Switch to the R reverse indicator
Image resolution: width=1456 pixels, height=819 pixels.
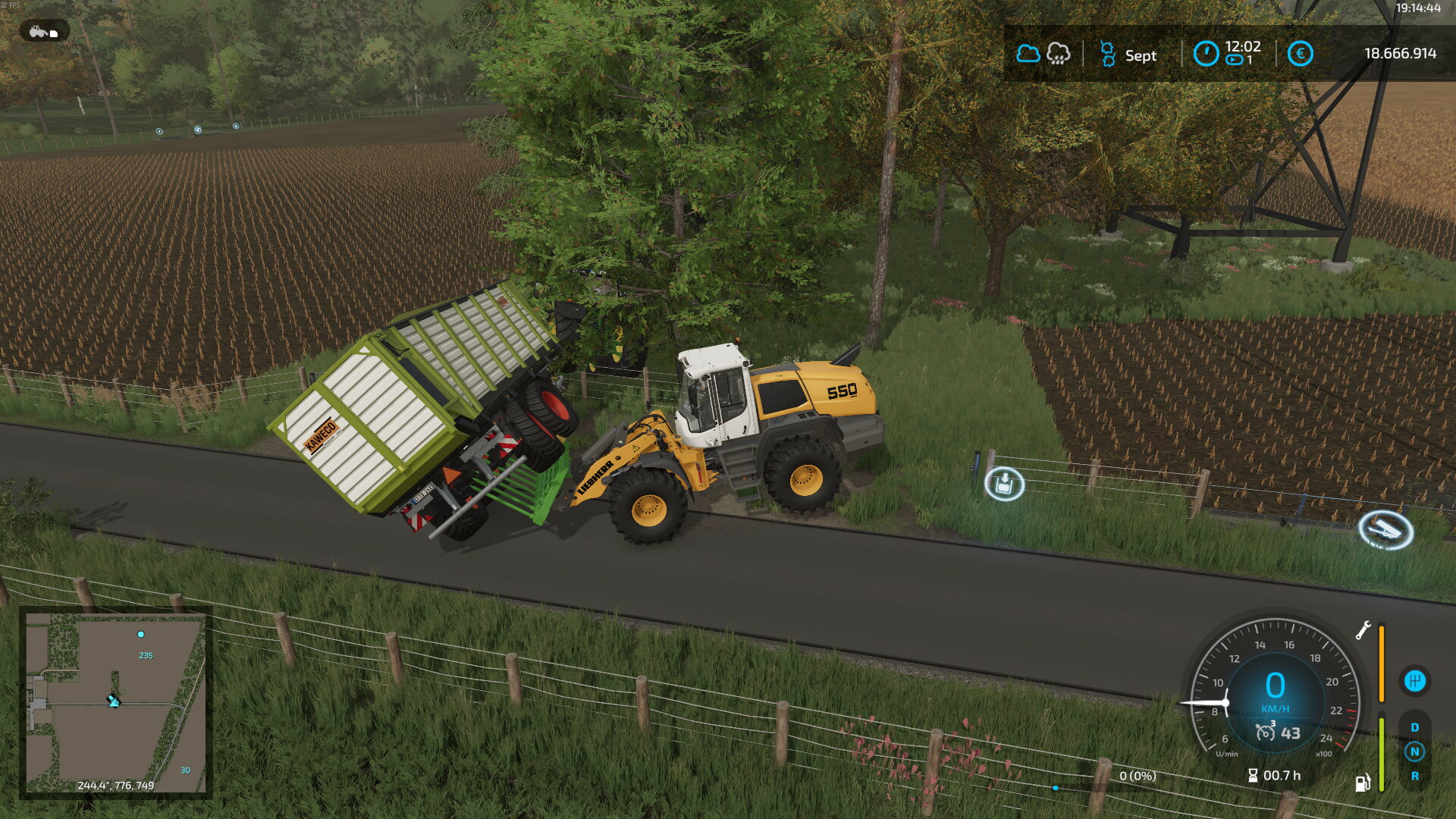pos(1414,776)
